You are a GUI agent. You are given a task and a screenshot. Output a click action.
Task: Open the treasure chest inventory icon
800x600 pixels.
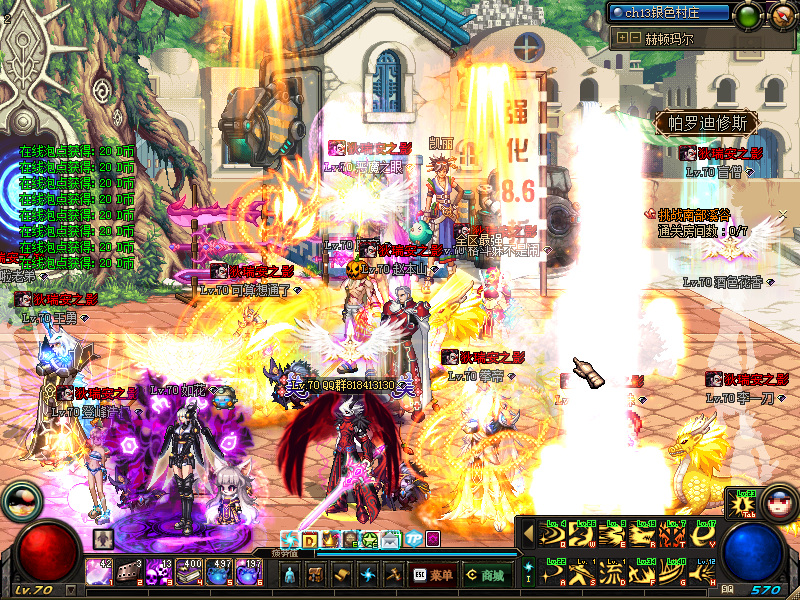tap(315, 575)
